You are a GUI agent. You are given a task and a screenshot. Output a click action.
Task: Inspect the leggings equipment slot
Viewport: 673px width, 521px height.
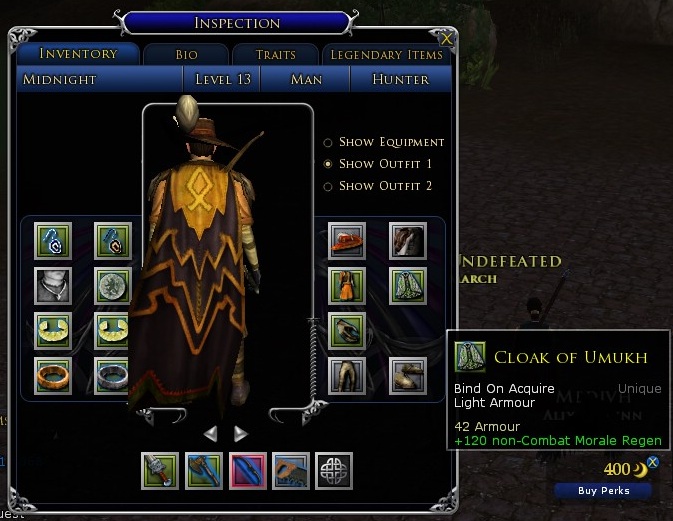(x=347, y=375)
